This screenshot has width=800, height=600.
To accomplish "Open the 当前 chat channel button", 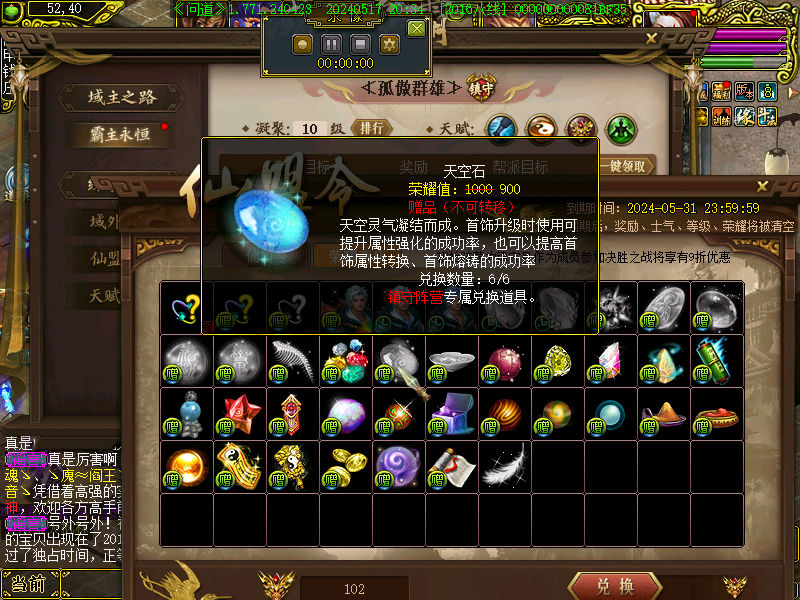I will 28,584.
